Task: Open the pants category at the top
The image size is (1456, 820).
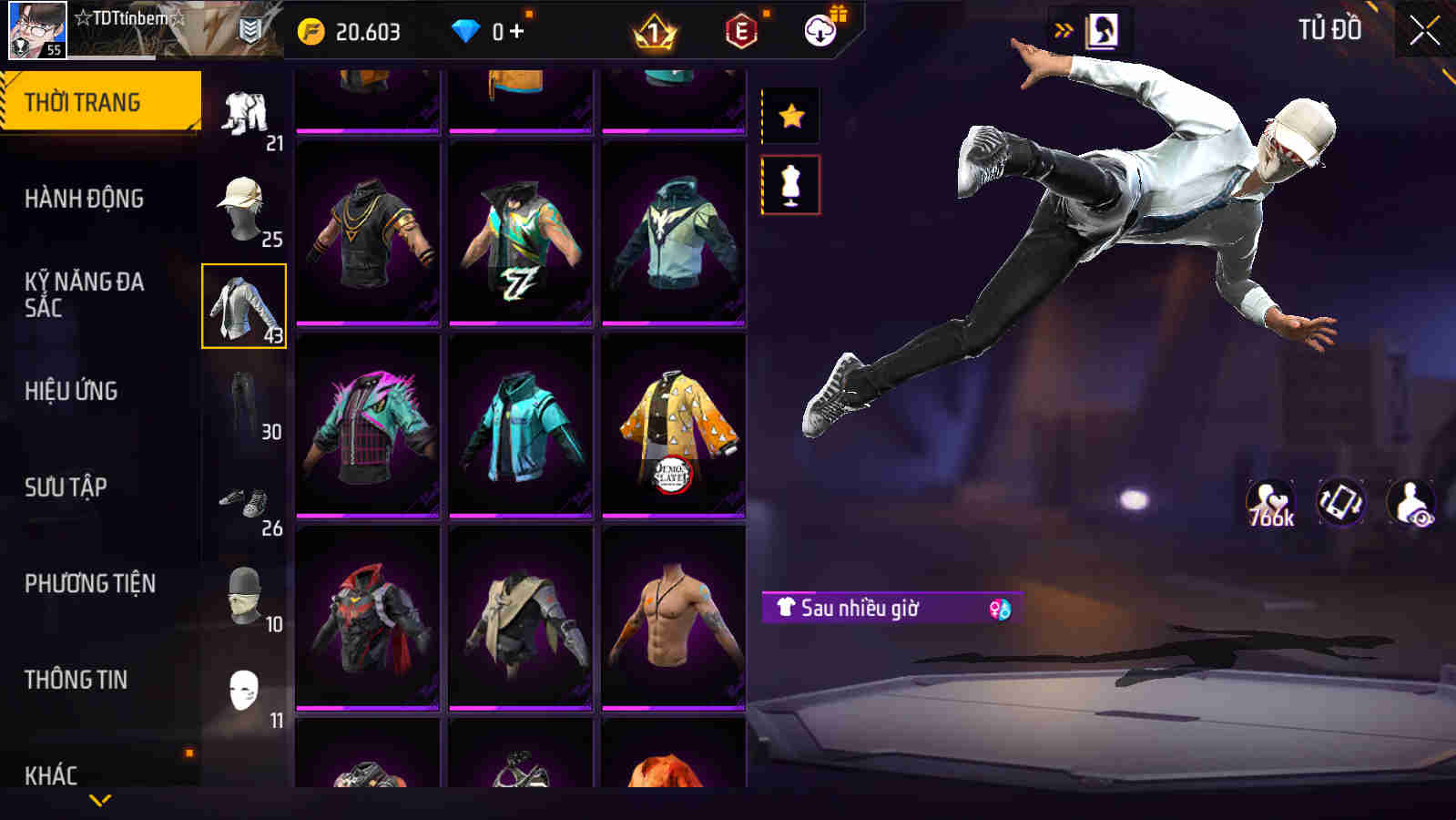Action: click(243, 109)
